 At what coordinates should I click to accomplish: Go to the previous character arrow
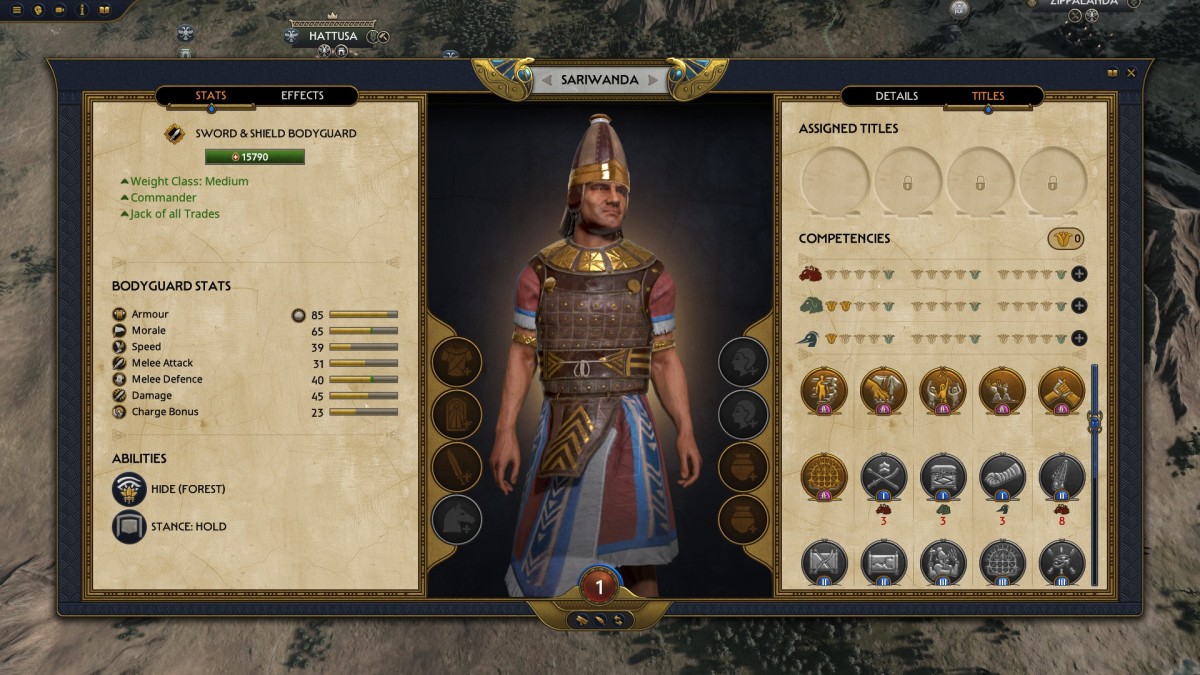(x=546, y=80)
